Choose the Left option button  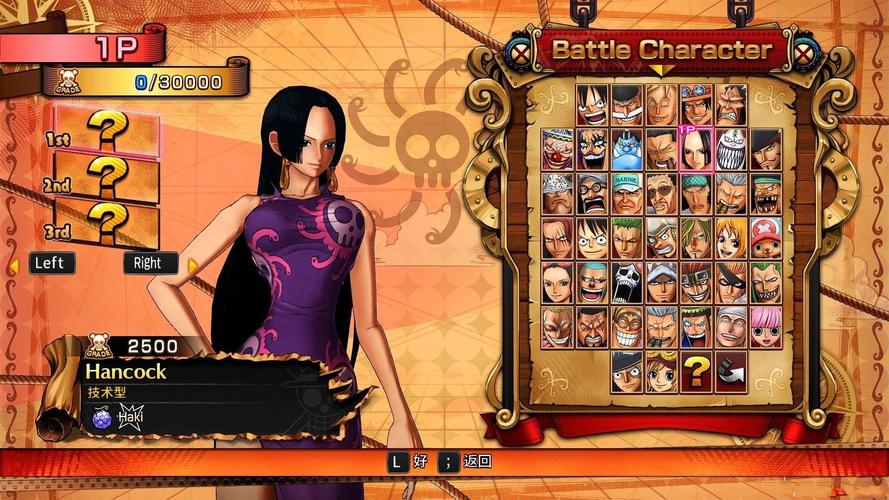click(50, 263)
